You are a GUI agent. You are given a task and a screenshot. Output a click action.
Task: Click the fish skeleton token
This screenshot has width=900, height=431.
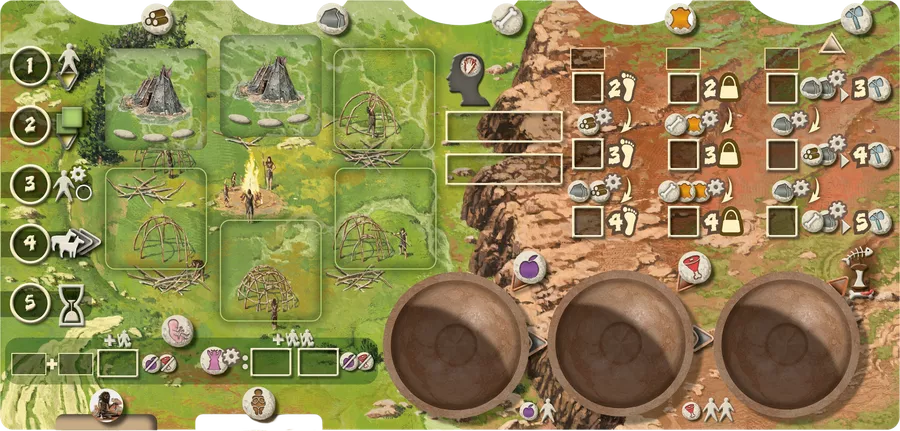(858, 267)
